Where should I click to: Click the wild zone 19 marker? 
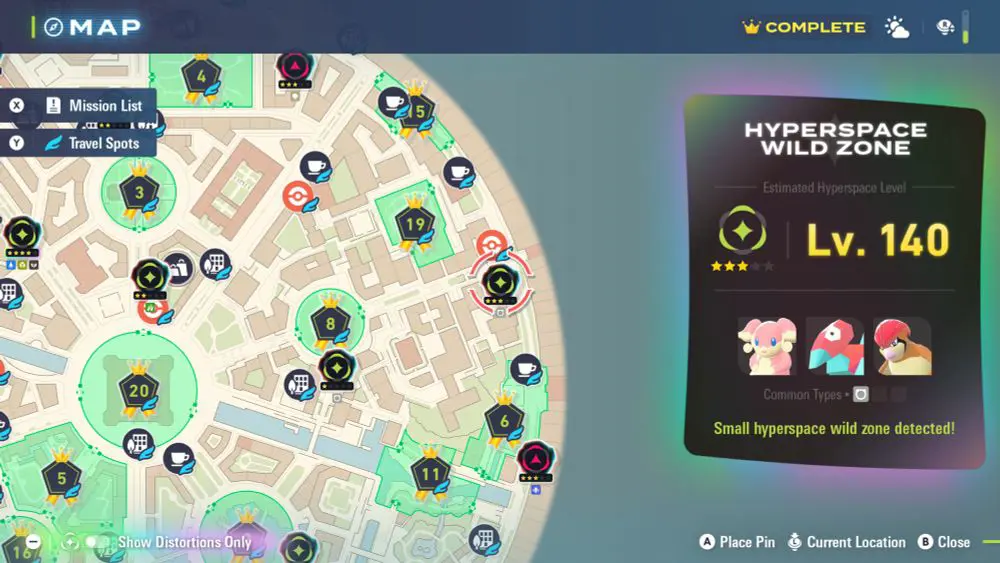(413, 223)
